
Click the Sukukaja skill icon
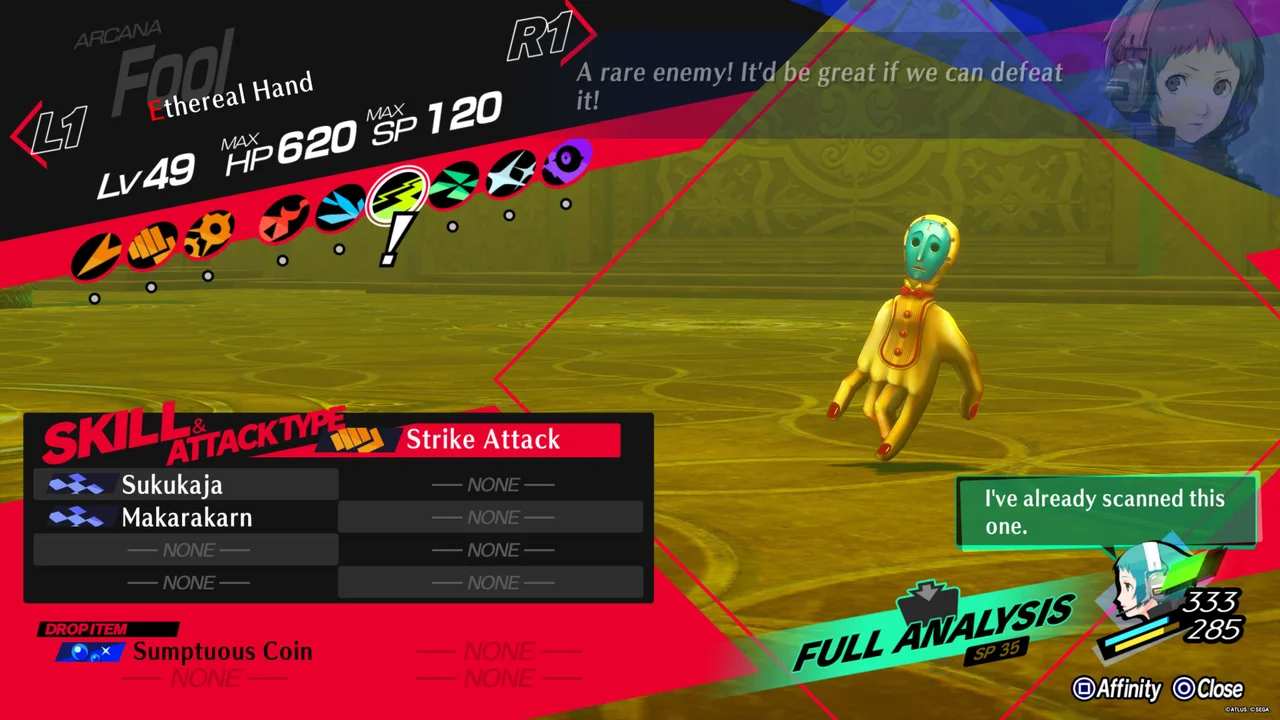tap(78, 485)
